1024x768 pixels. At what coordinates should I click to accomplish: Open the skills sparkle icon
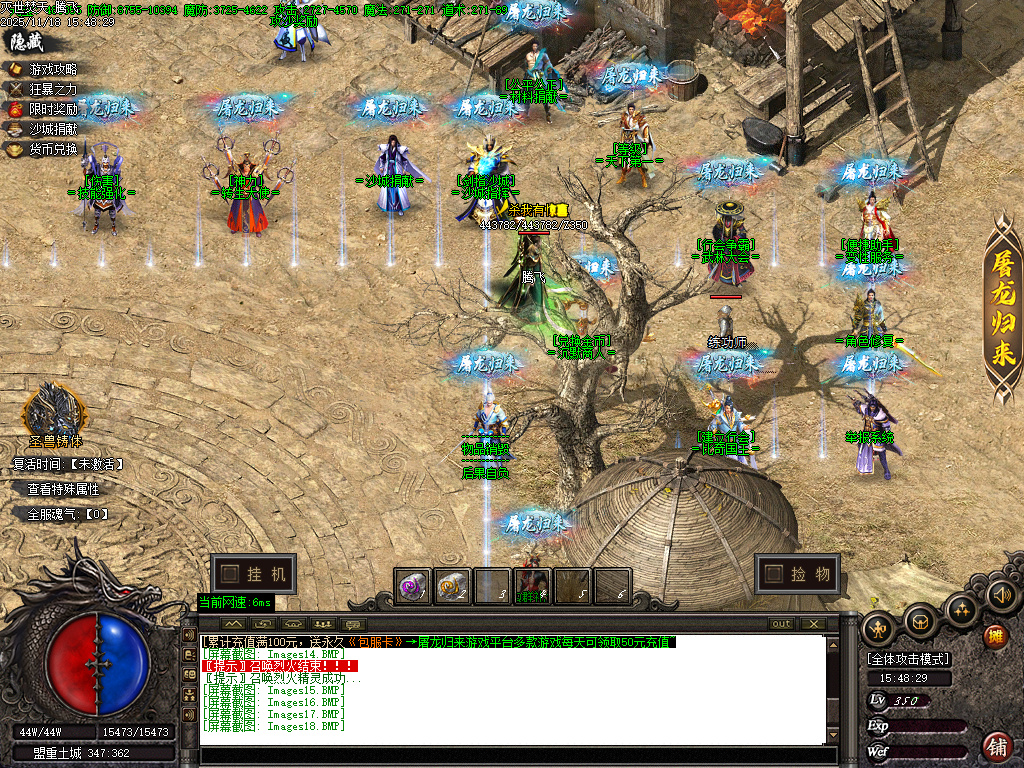(962, 609)
